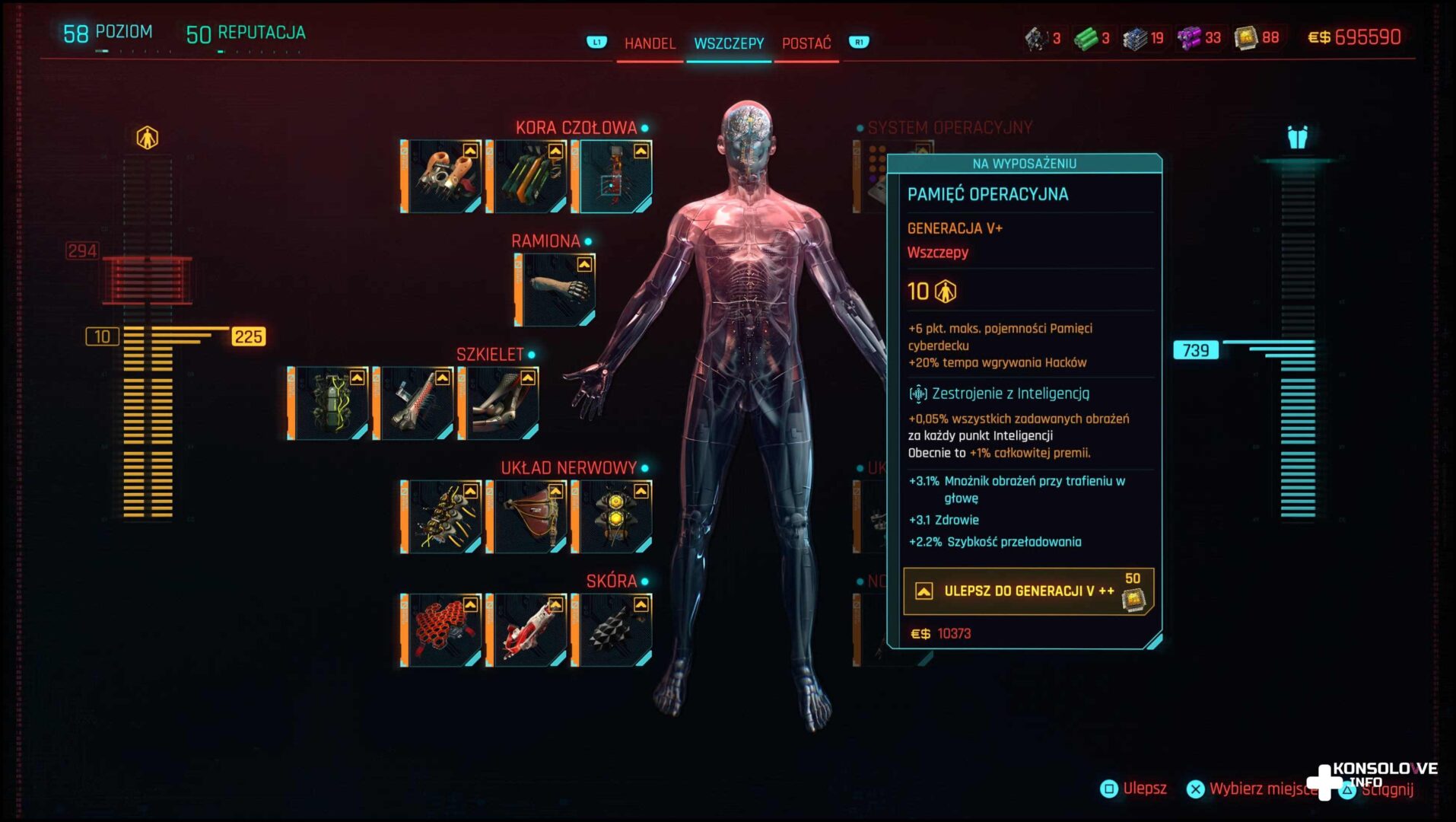Choose the brown pouch Układ Nerwowy implant
This screenshot has height=822, width=1456.
coord(526,516)
